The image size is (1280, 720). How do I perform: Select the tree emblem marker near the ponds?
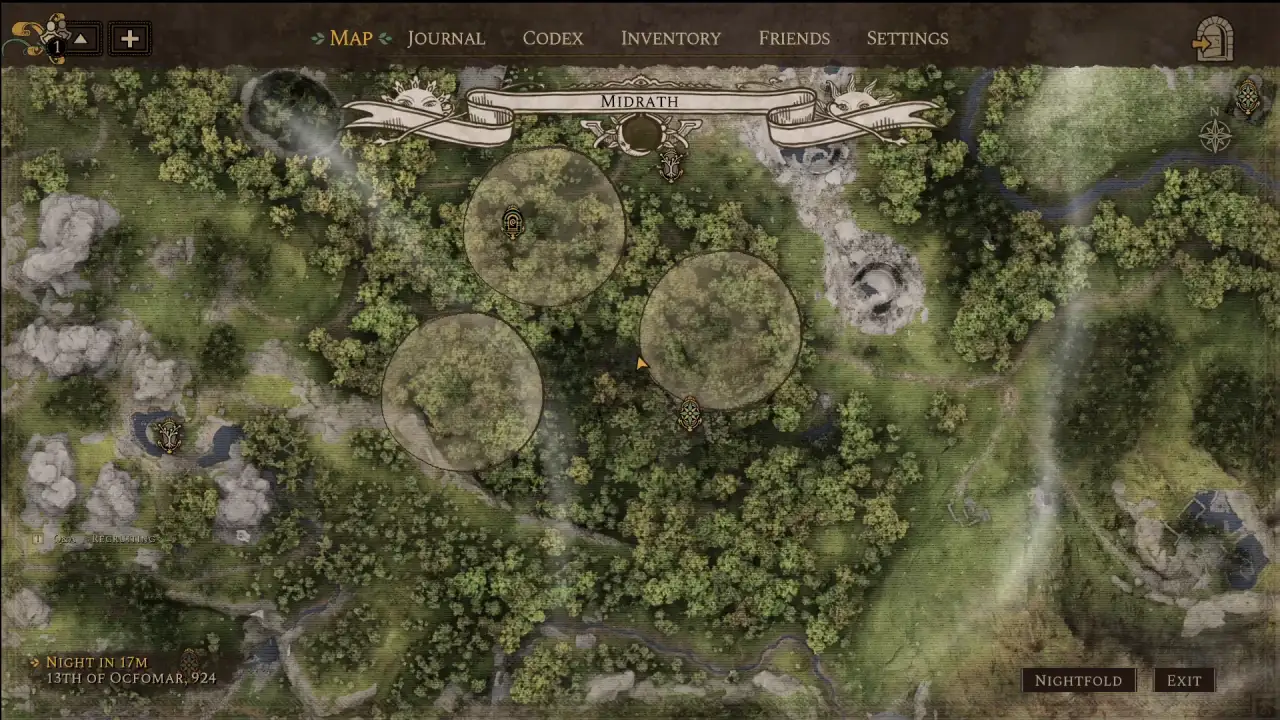pos(169,434)
